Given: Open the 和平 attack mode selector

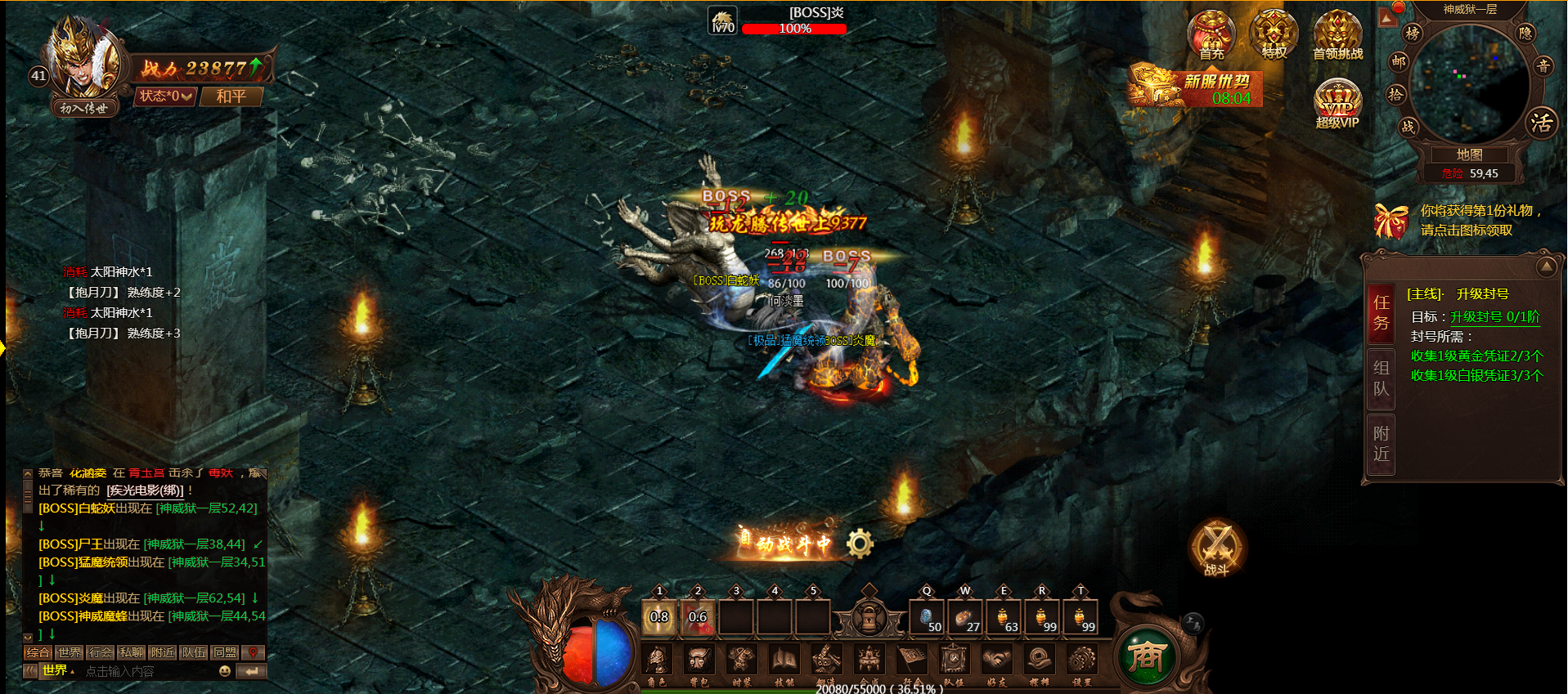Looking at the screenshot, I should [231, 96].
